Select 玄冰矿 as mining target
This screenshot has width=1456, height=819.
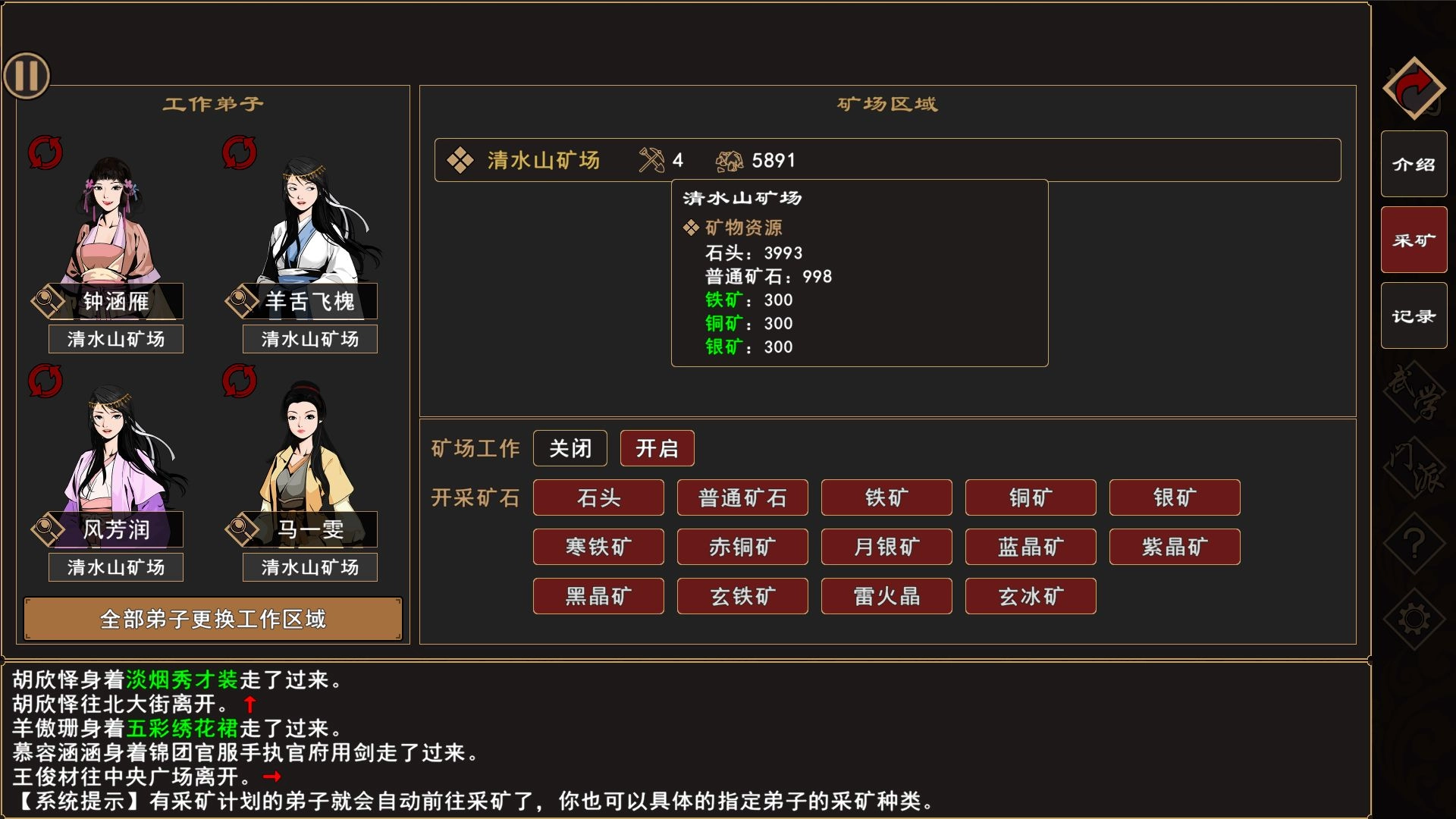1031,596
